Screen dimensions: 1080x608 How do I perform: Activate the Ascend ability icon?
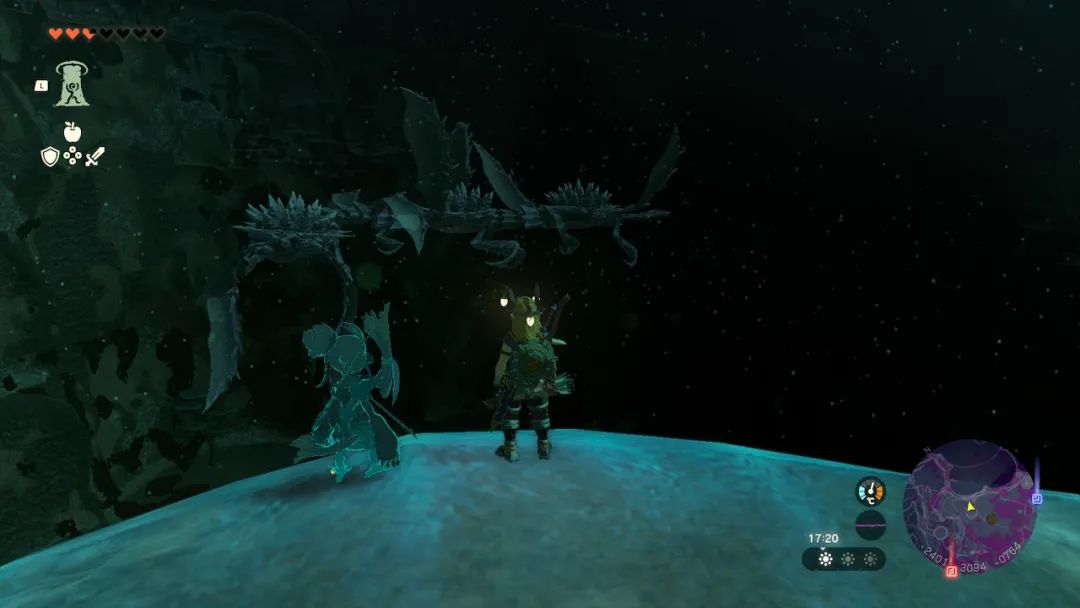pos(72,84)
